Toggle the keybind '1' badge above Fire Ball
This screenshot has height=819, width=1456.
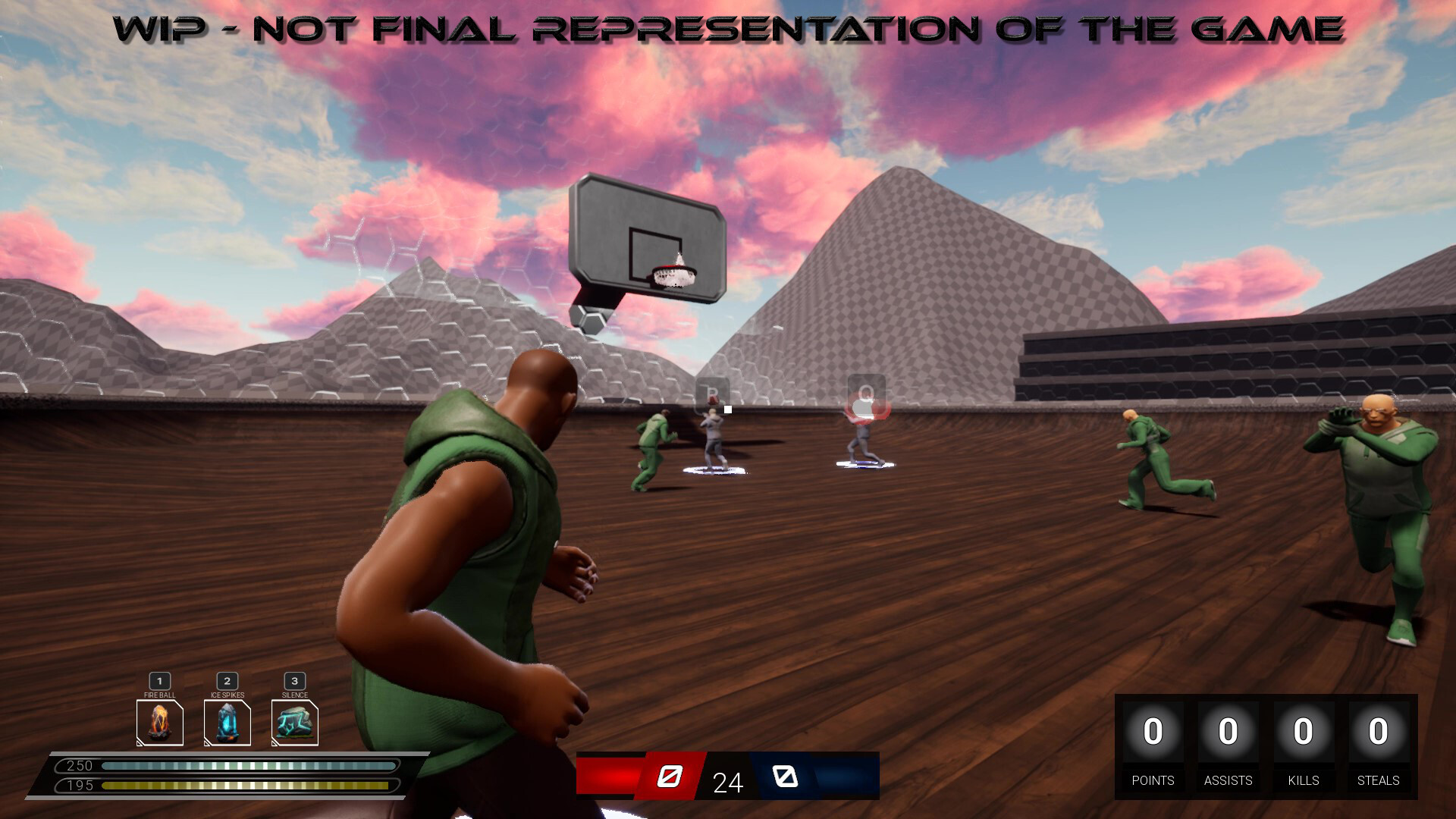[159, 682]
